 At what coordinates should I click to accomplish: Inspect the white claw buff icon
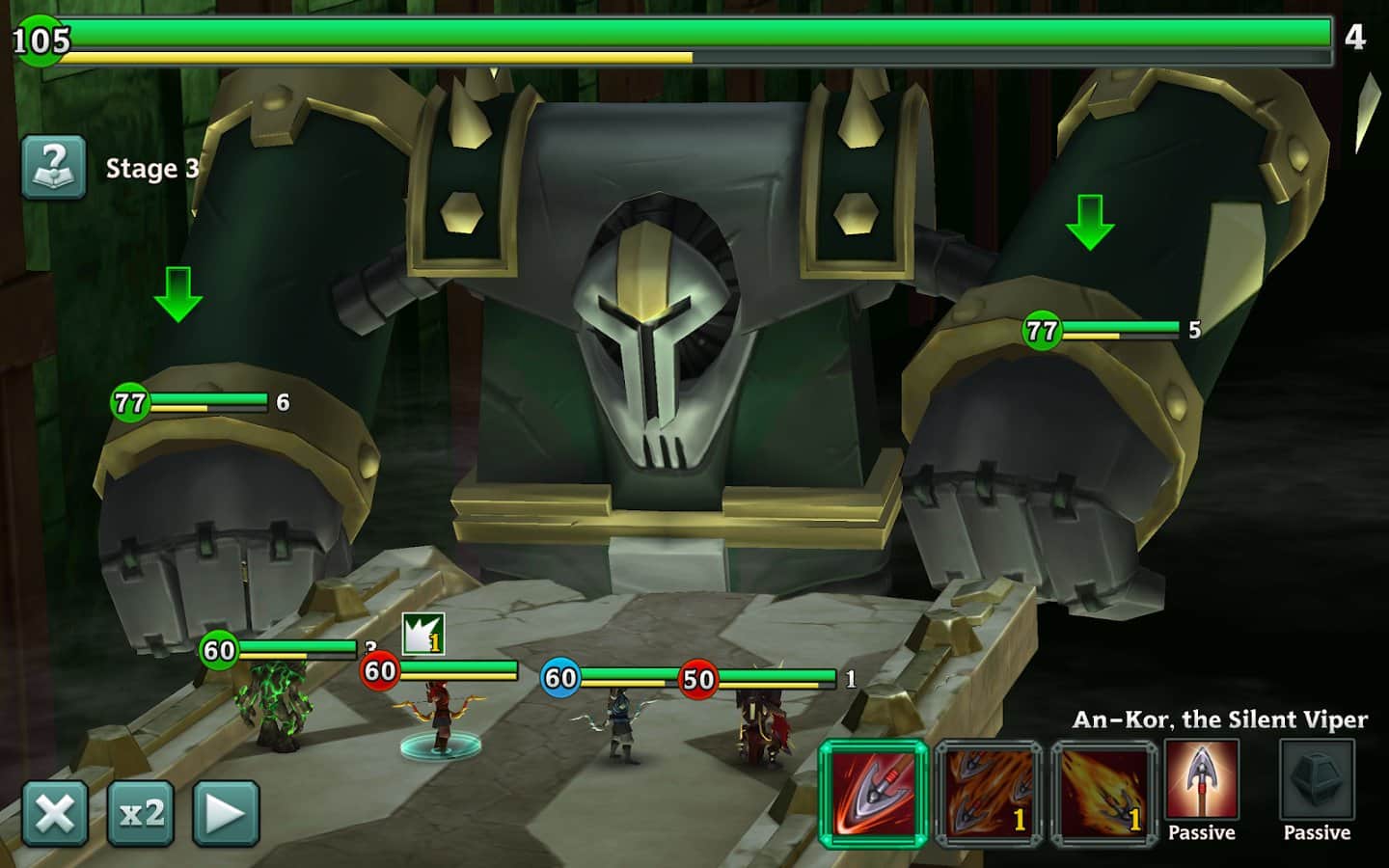point(422,634)
